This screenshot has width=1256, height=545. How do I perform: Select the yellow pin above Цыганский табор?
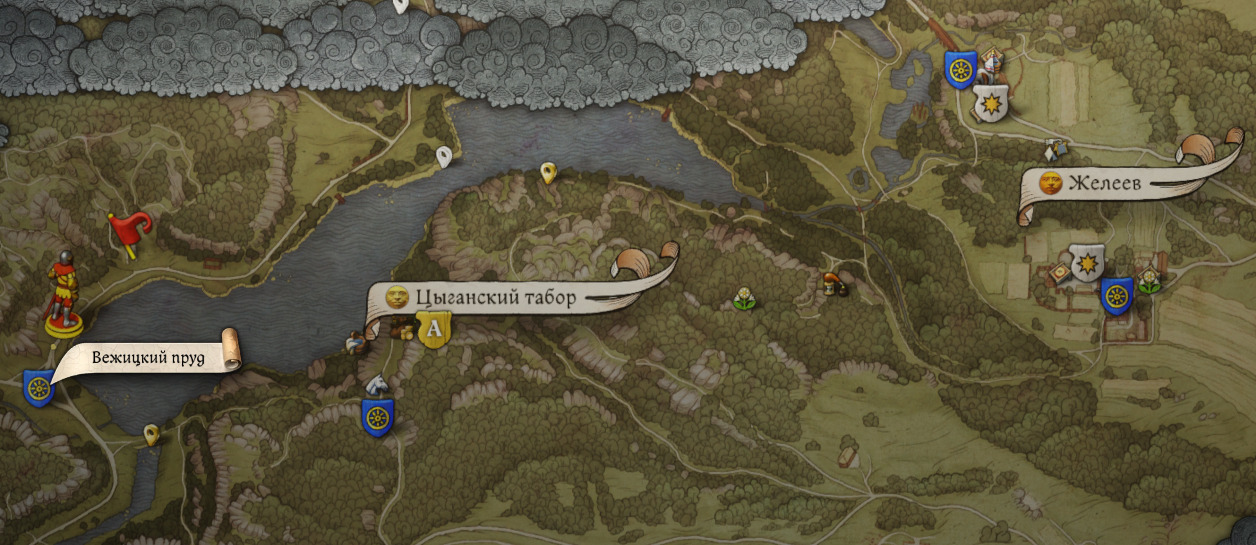547,173
